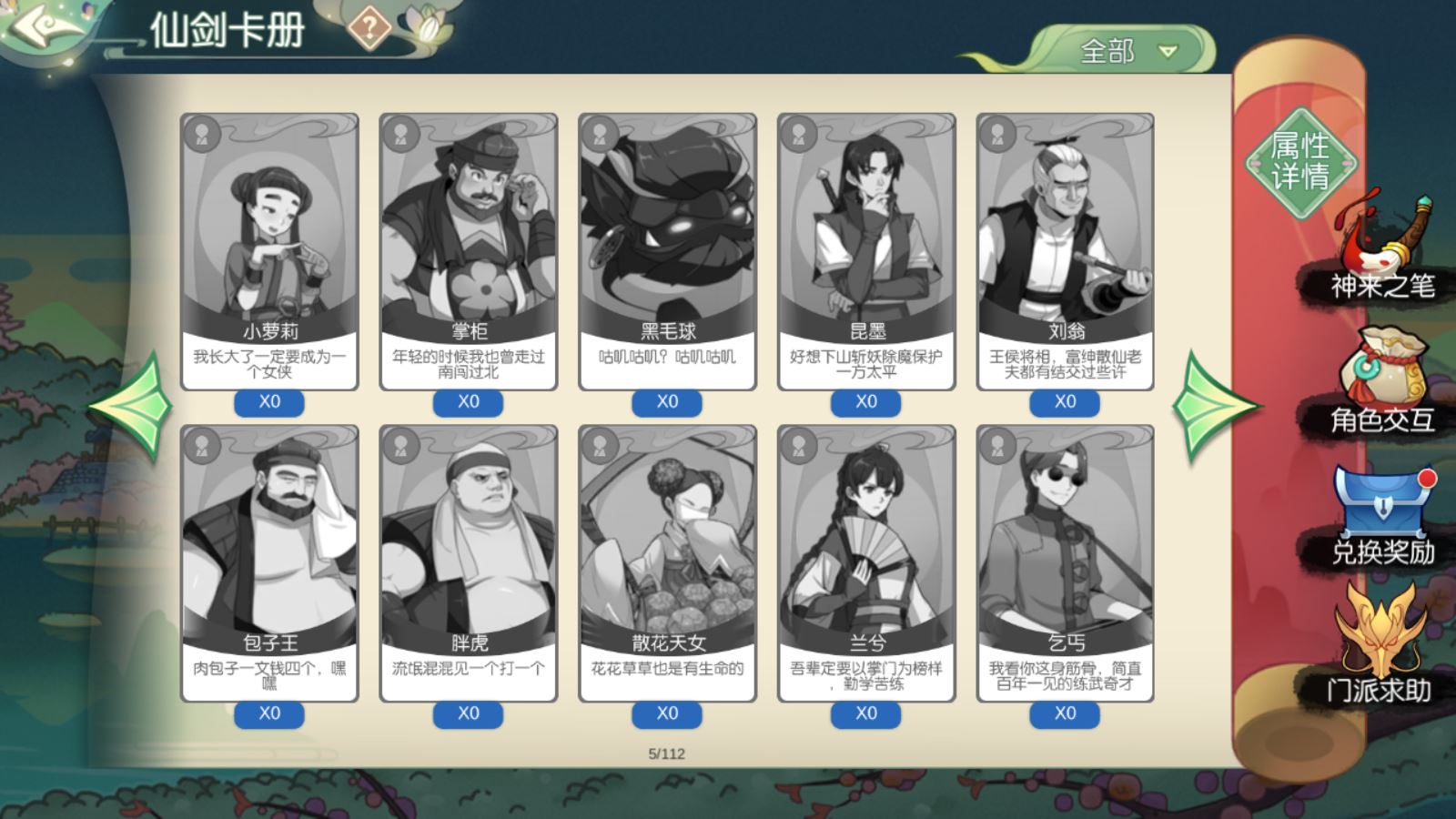Select the 胖虎 card

tap(469, 562)
